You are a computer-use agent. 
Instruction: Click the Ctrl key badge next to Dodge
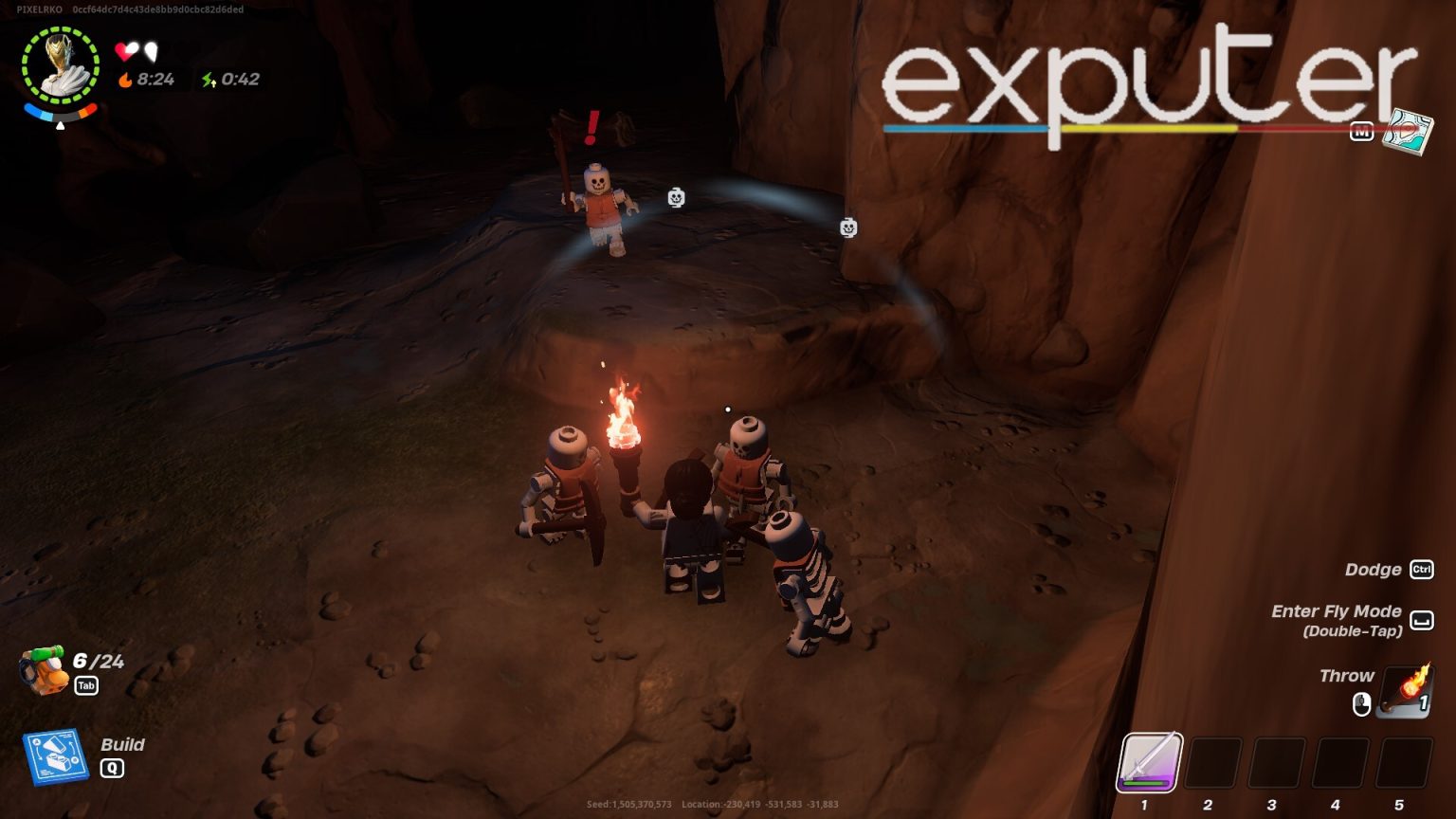(x=1421, y=570)
